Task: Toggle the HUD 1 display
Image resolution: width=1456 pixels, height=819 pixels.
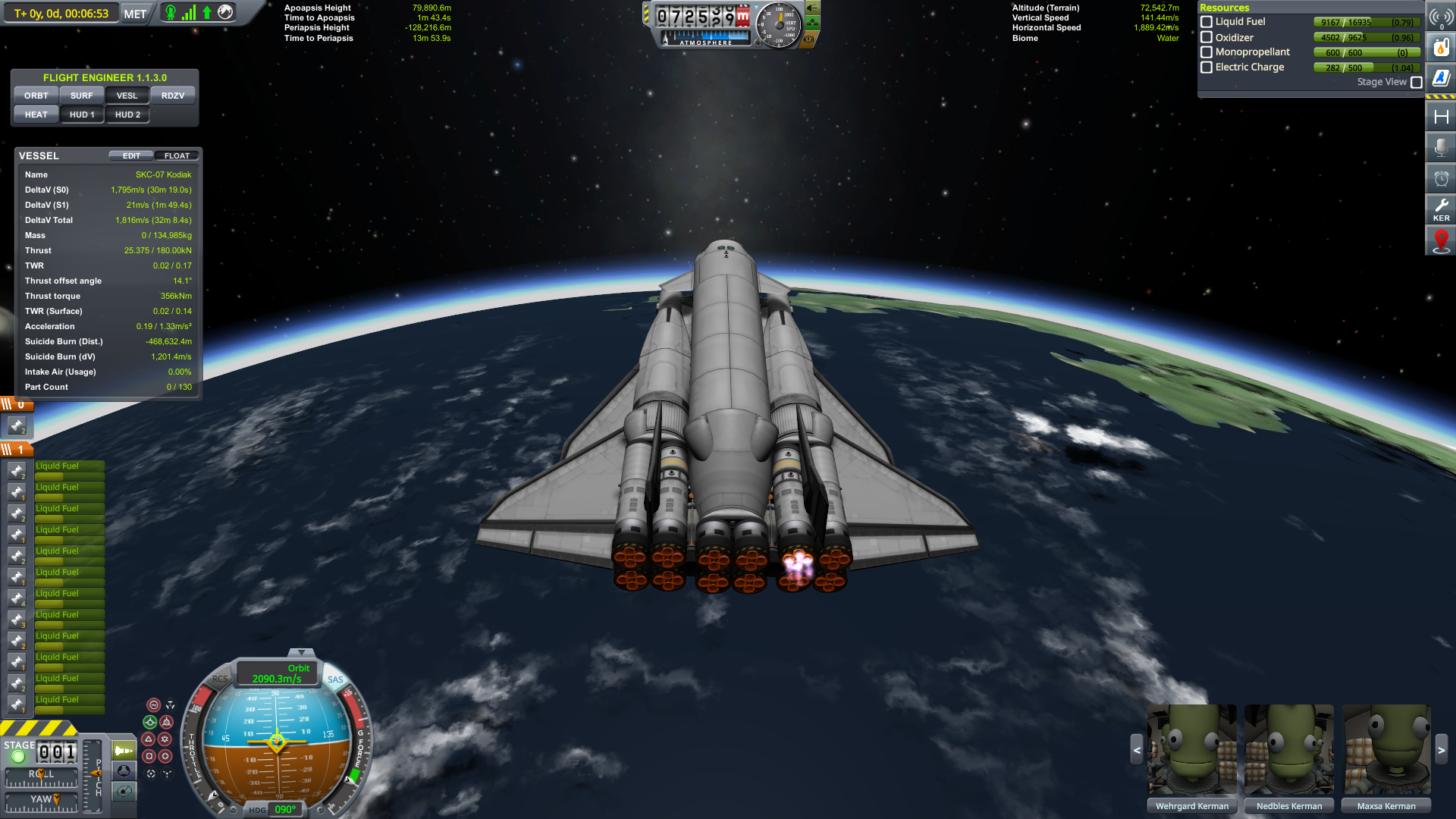Action: pyautogui.click(x=82, y=115)
